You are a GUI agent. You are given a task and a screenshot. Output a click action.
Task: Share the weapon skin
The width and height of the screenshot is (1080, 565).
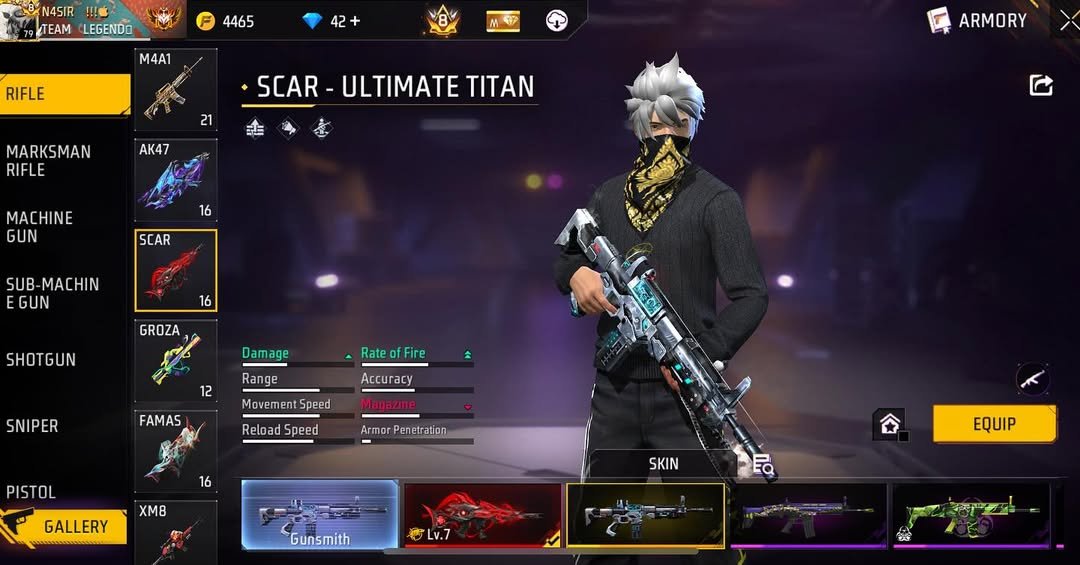pyautogui.click(x=1041, y=86)
